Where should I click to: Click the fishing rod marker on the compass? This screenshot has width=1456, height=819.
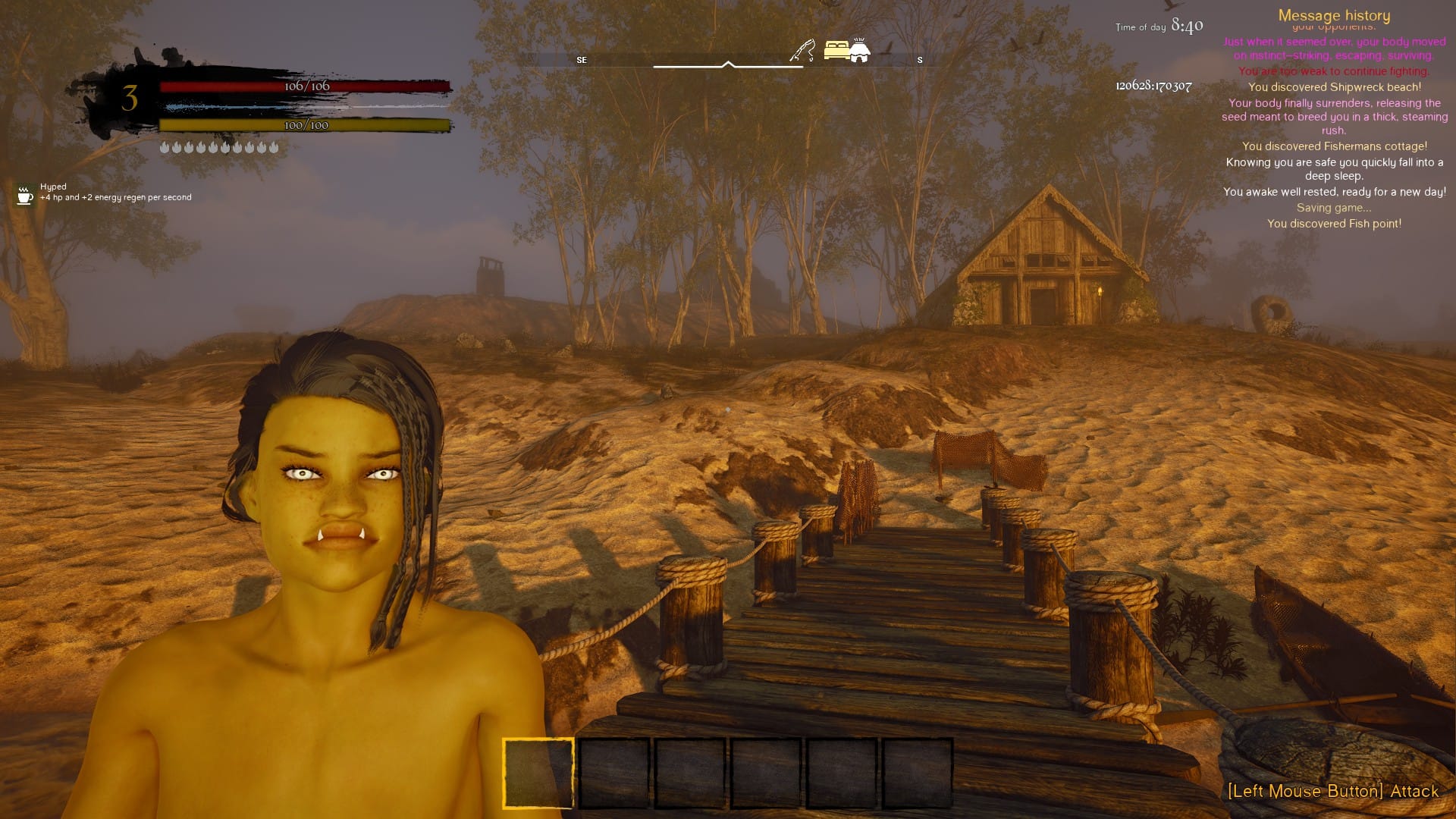point(802,50)
